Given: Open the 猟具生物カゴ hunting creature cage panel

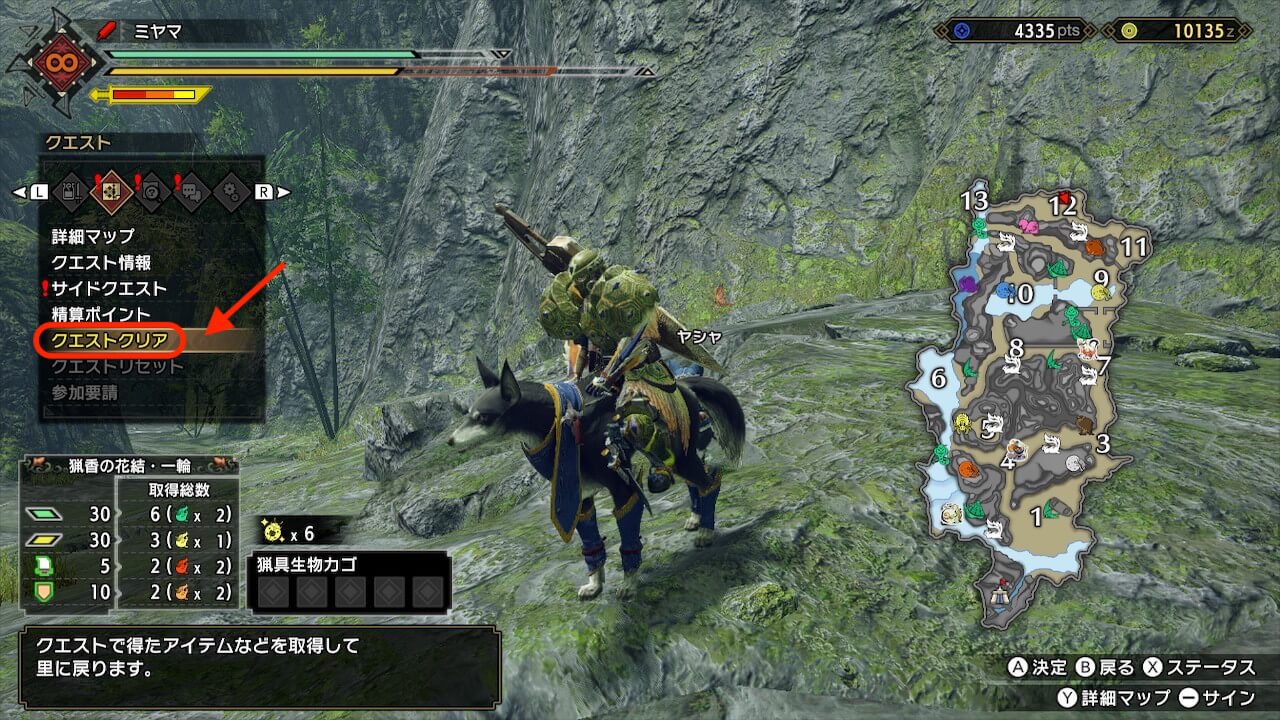Looking at the screenshot, I should [x=346, y=581].
